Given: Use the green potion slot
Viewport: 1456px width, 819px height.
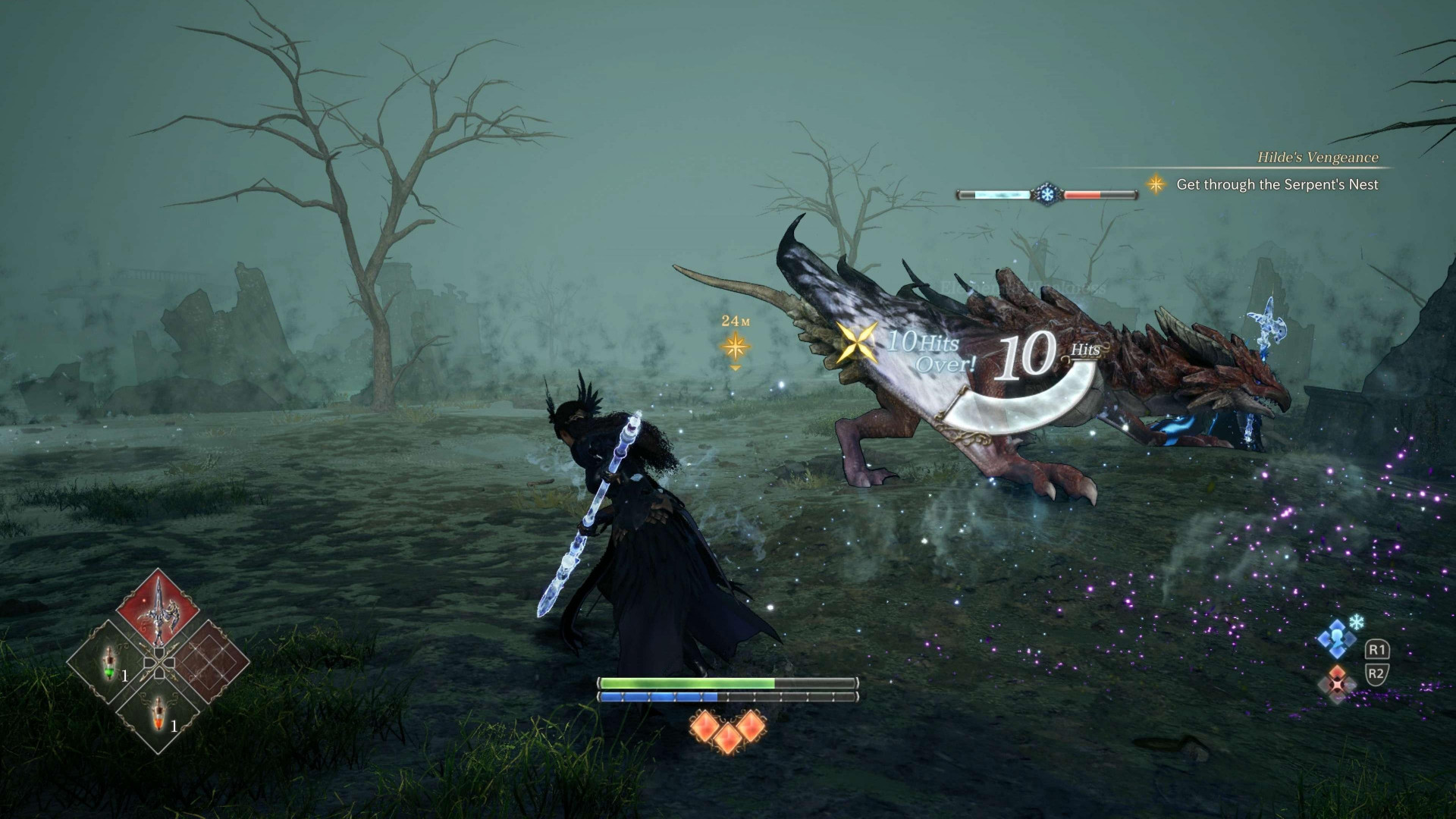Looking at the screenshot, I should pyautogui.click(x=109, y=663).
